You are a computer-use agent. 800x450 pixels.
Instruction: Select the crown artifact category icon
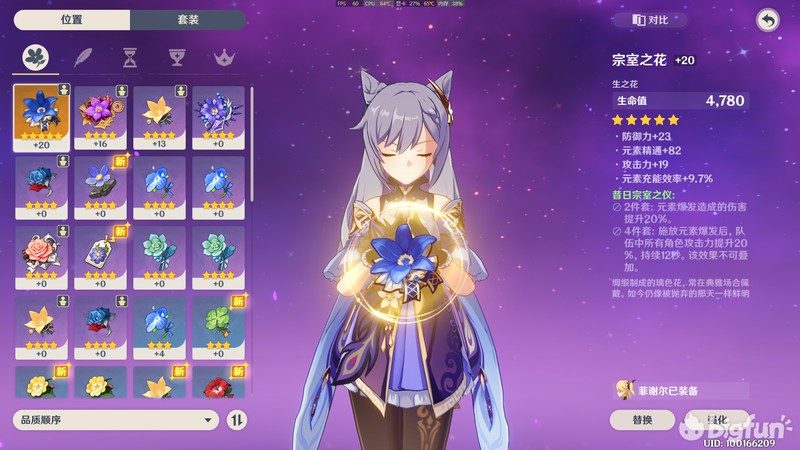point(221,58)
